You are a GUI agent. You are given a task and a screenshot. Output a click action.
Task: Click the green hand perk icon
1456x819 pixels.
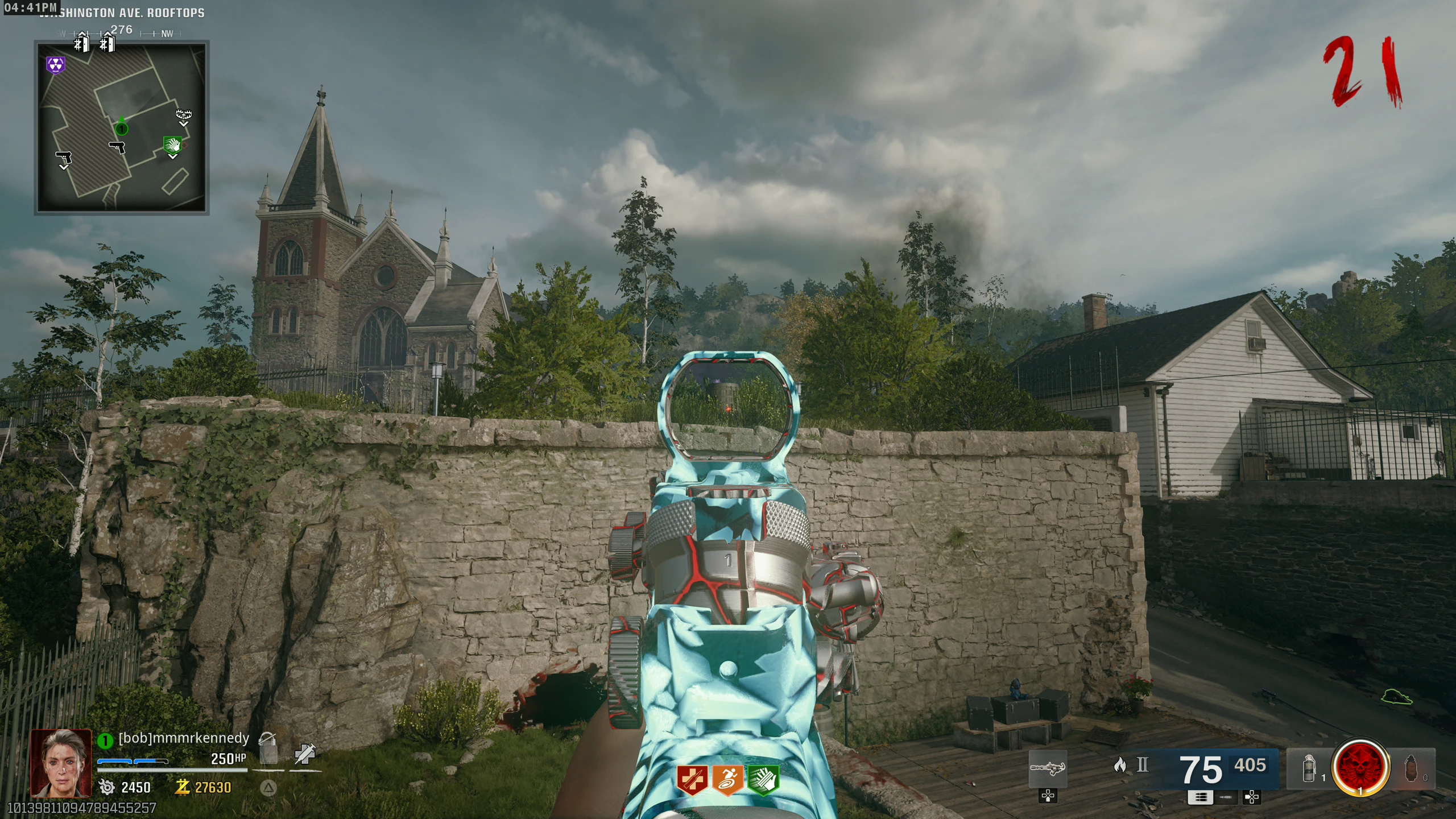coord(763,779)
